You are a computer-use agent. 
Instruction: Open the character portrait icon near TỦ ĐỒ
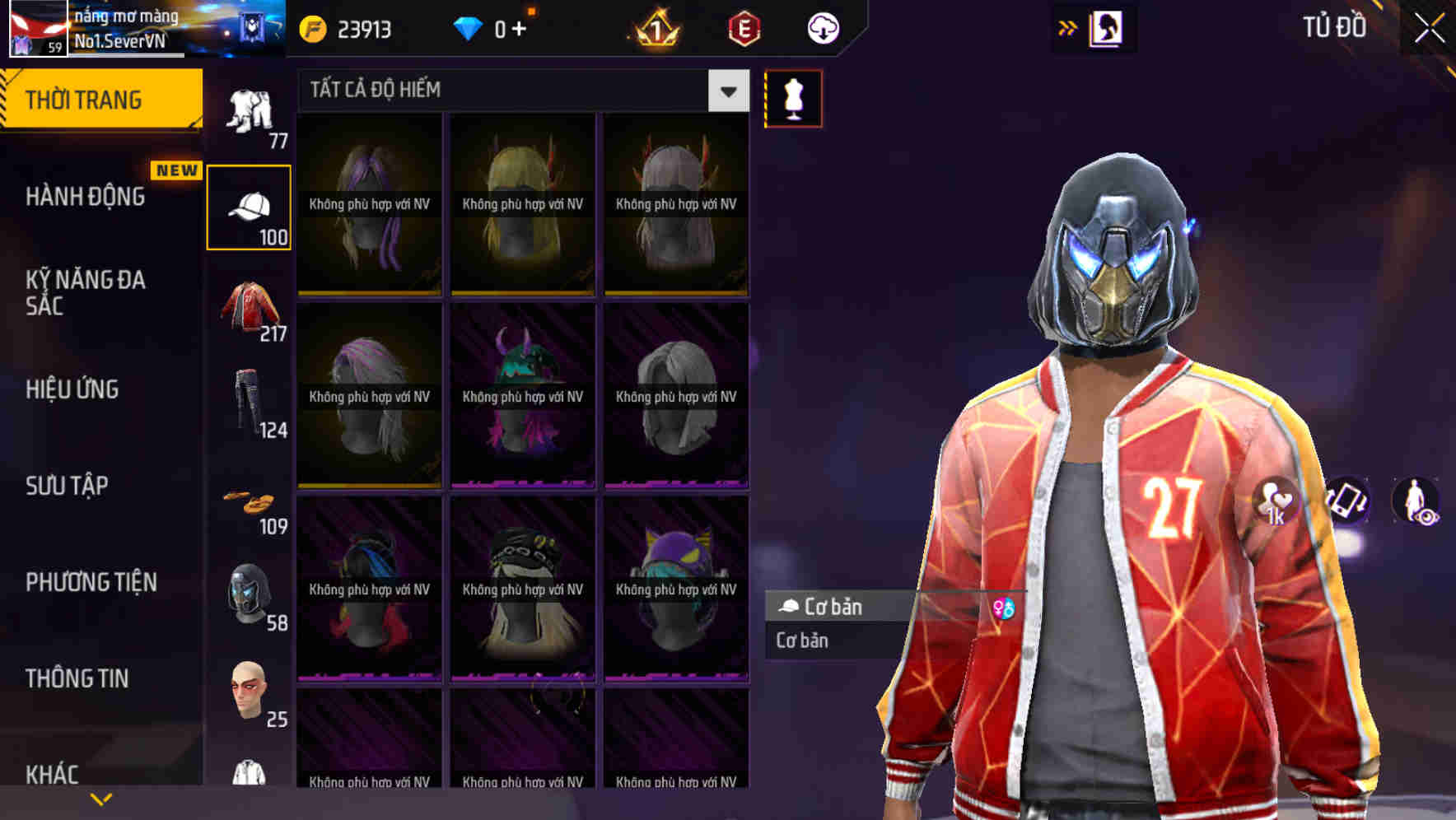[x=1107, y=29]
